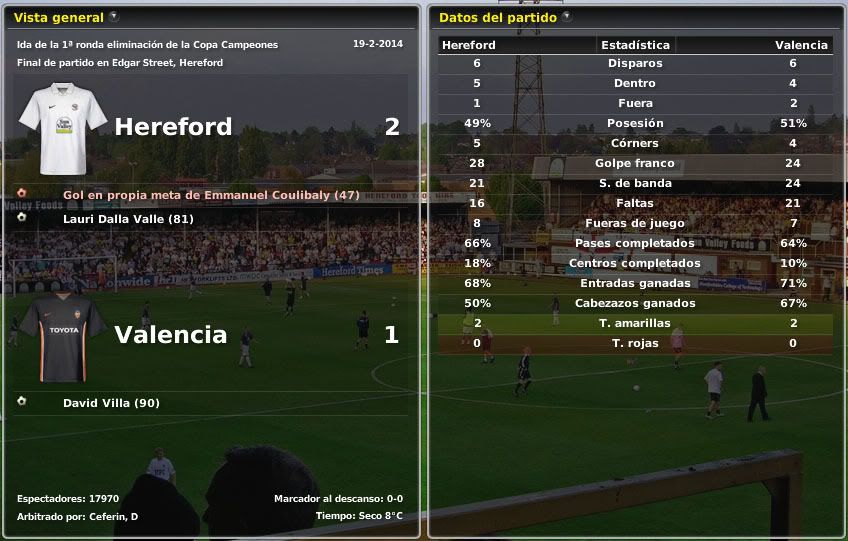Viewport: 848px width, 541px height.
Task: Open the Datos del partido panel dropdown
Action: (567, 17)
